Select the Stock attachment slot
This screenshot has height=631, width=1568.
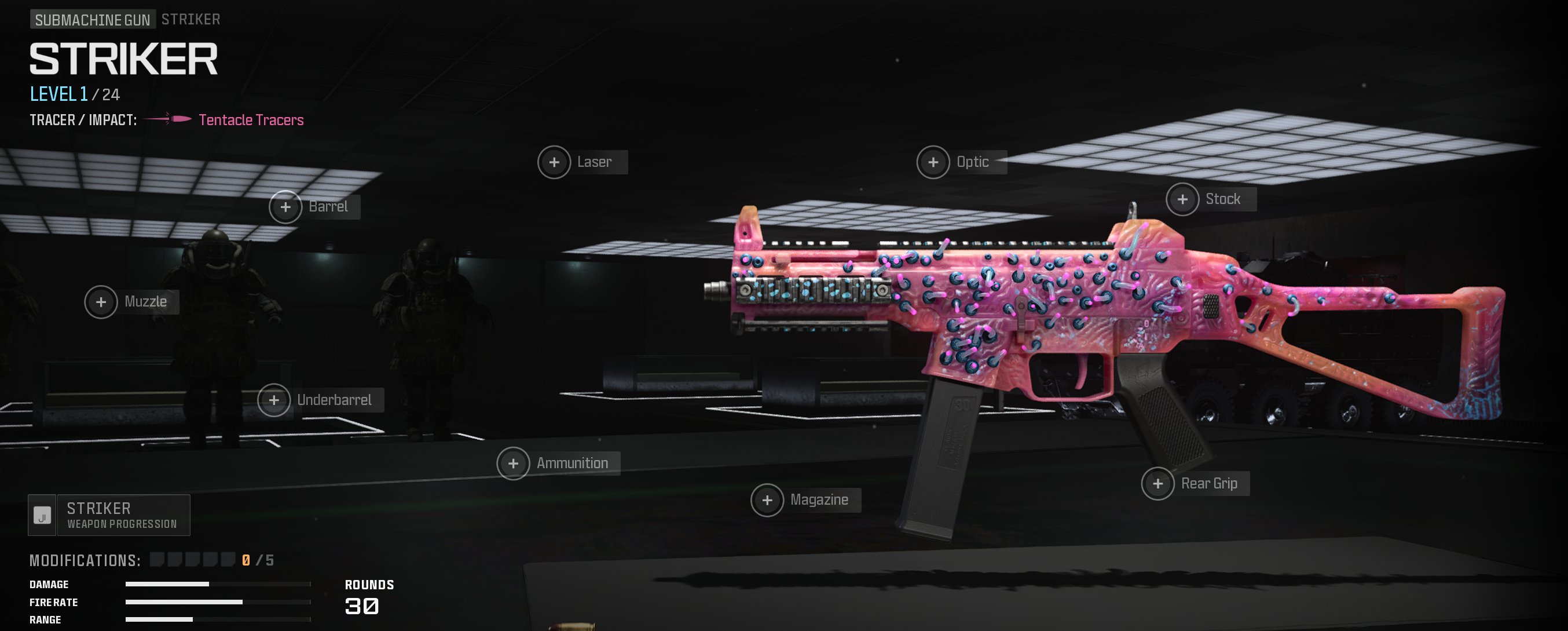pos(1182,199)
